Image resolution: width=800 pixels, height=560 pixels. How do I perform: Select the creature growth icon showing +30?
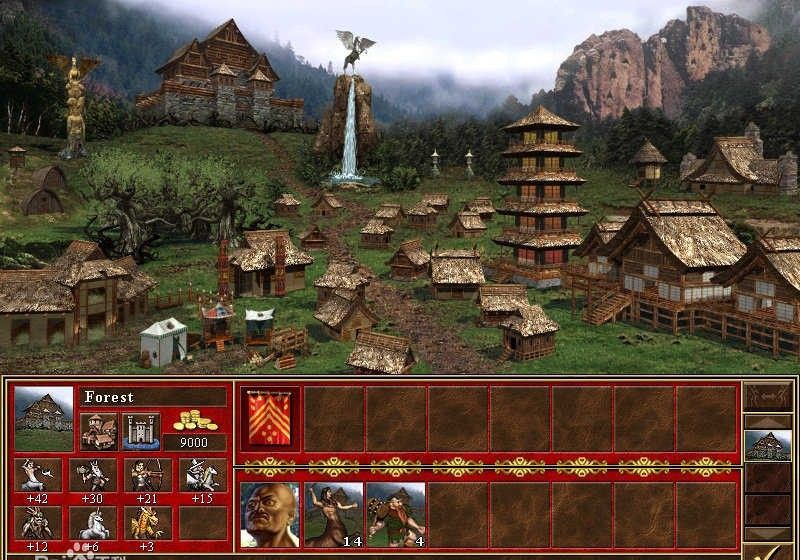click(93, 474)
